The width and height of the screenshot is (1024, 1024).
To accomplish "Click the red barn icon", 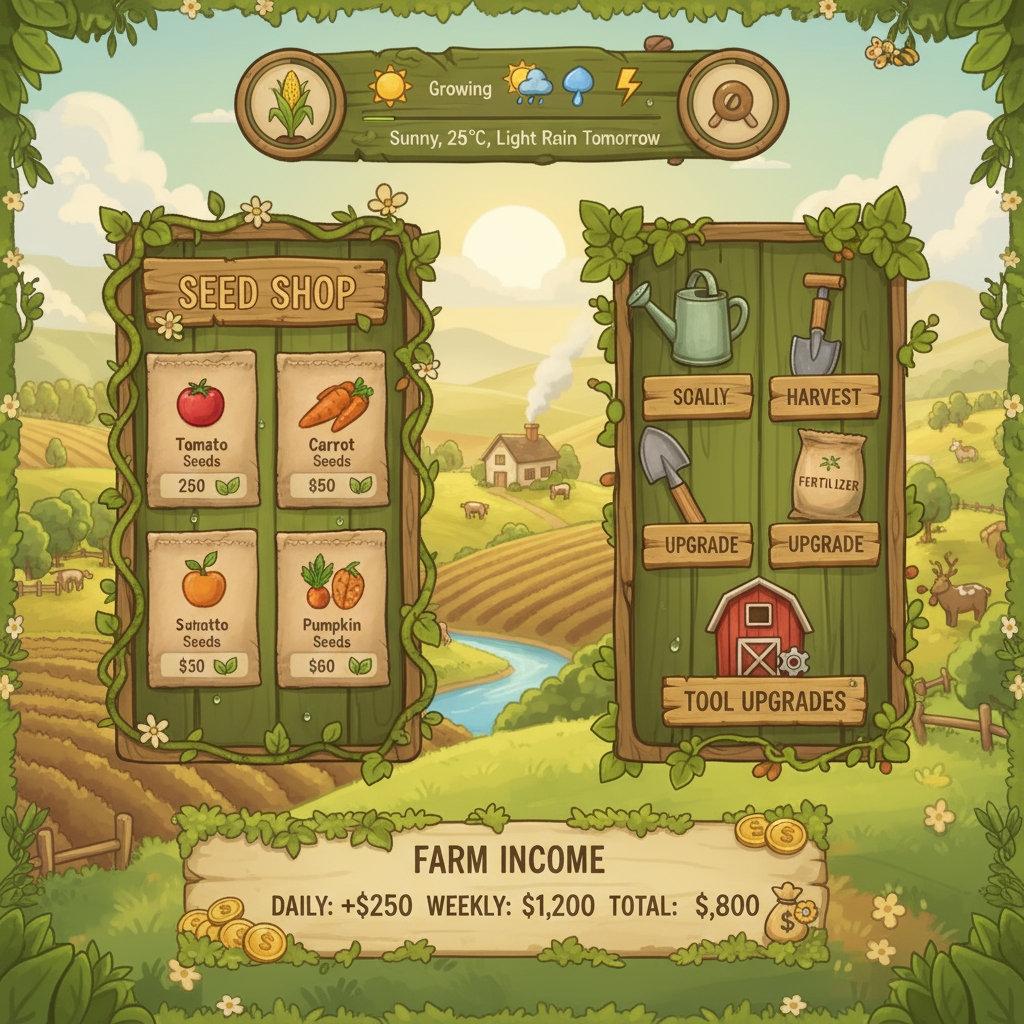I will 758,628.
